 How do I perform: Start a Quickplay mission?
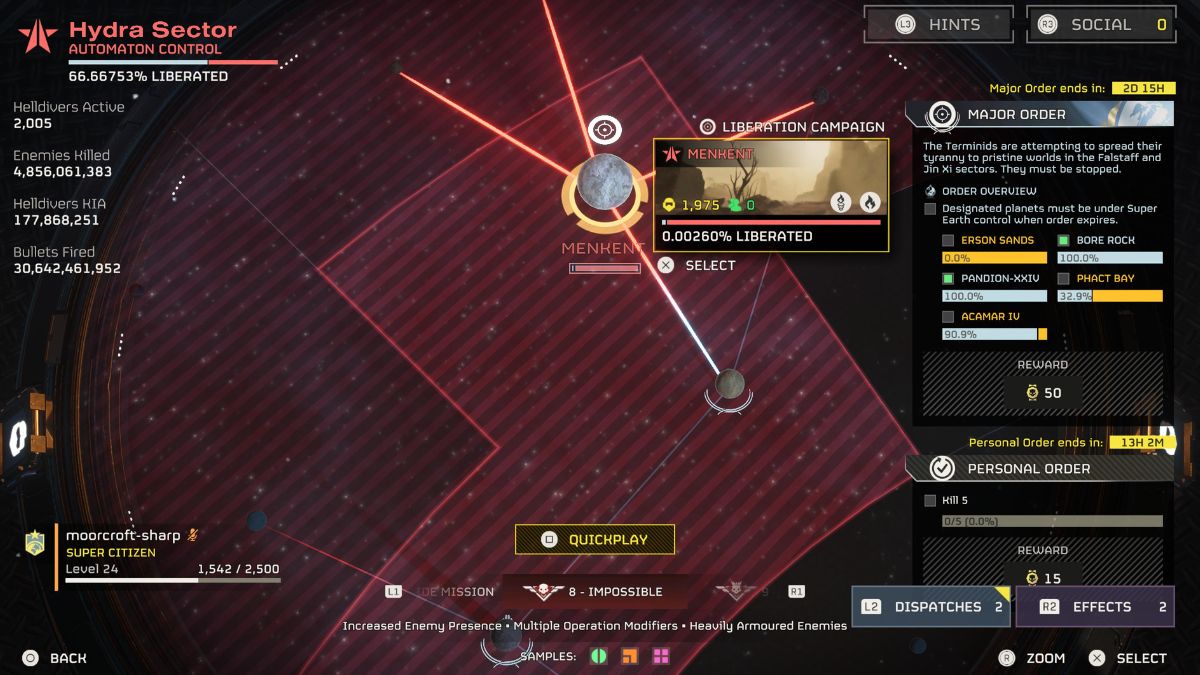coord(595,539)
